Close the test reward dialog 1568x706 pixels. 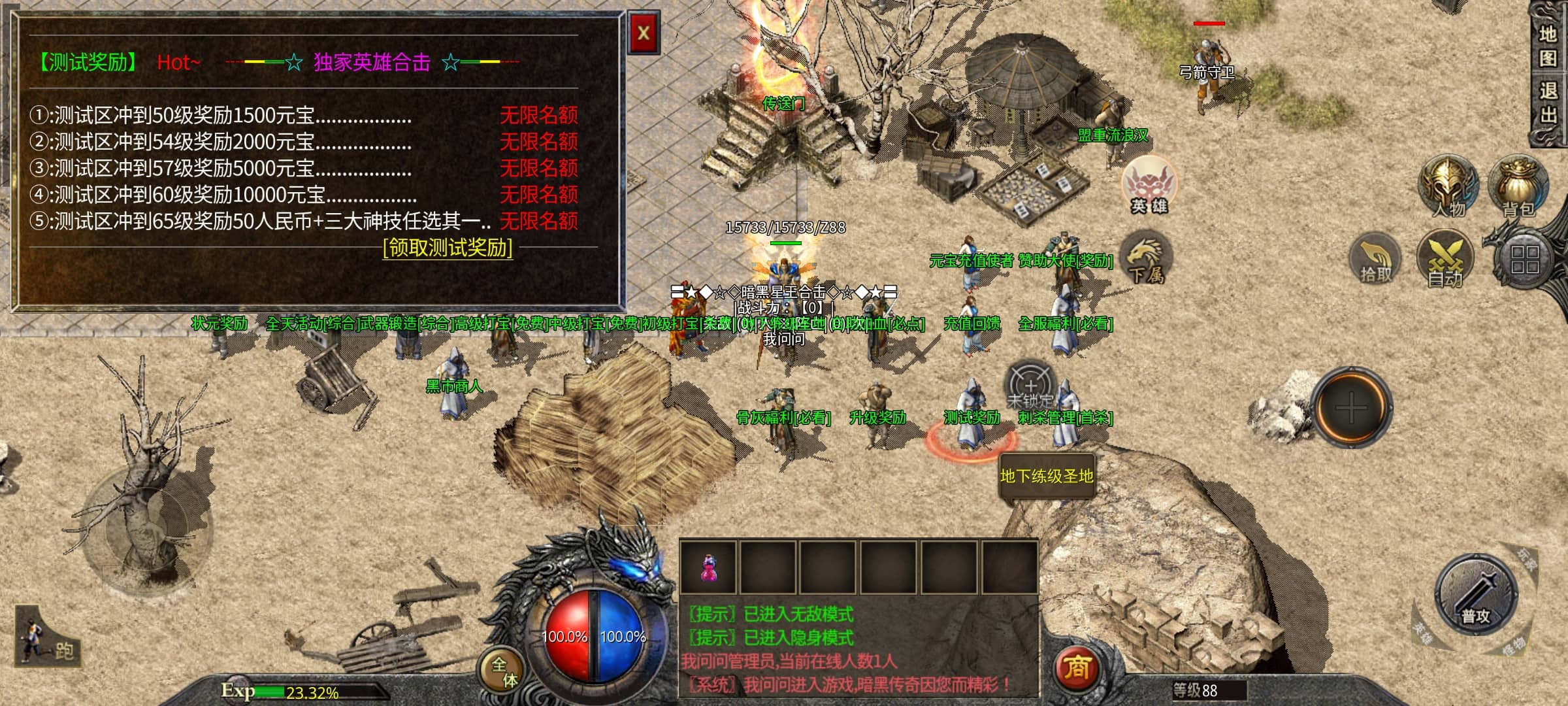click(x=644, y=33)
